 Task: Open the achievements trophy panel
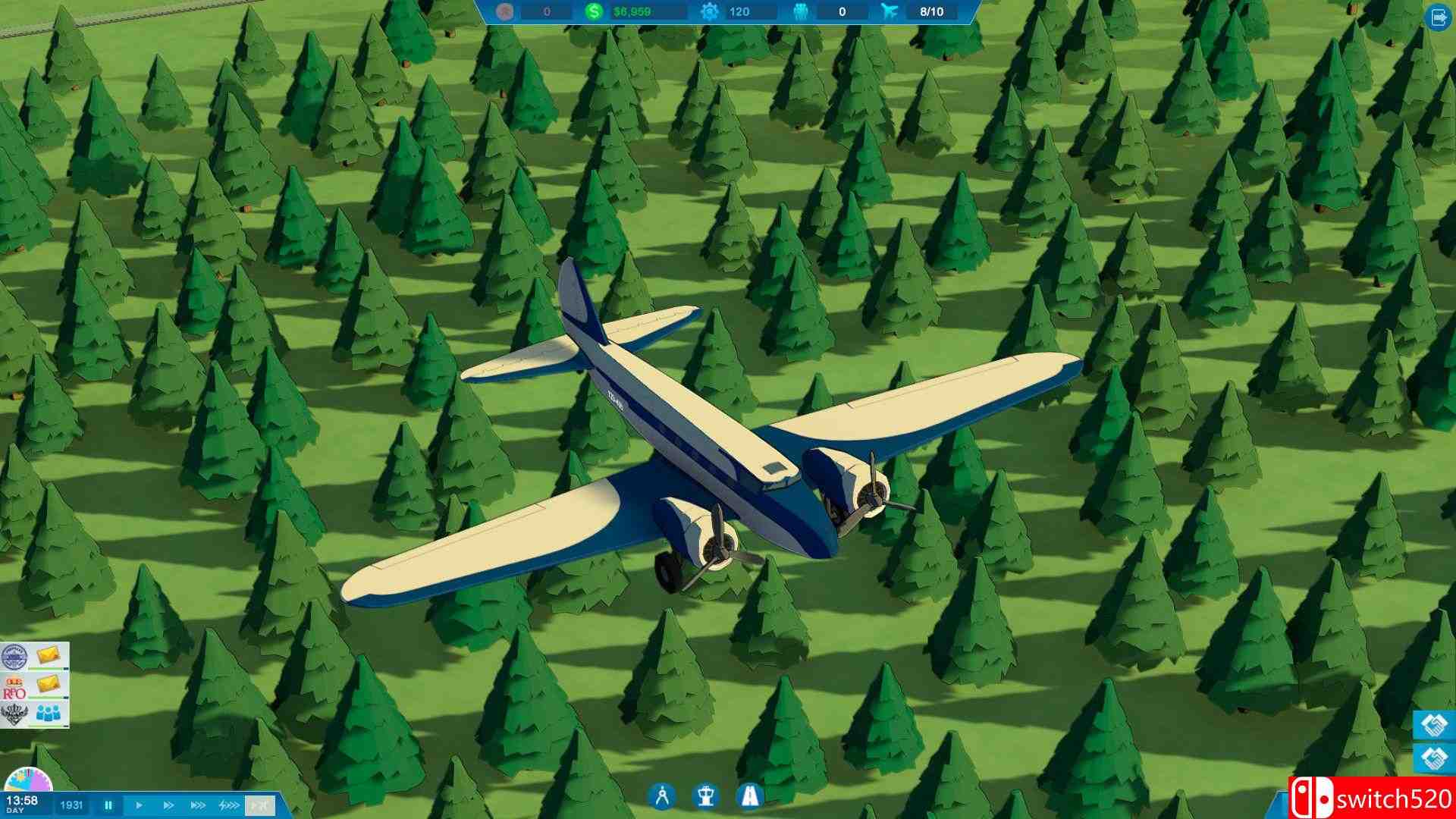point(706,796)
